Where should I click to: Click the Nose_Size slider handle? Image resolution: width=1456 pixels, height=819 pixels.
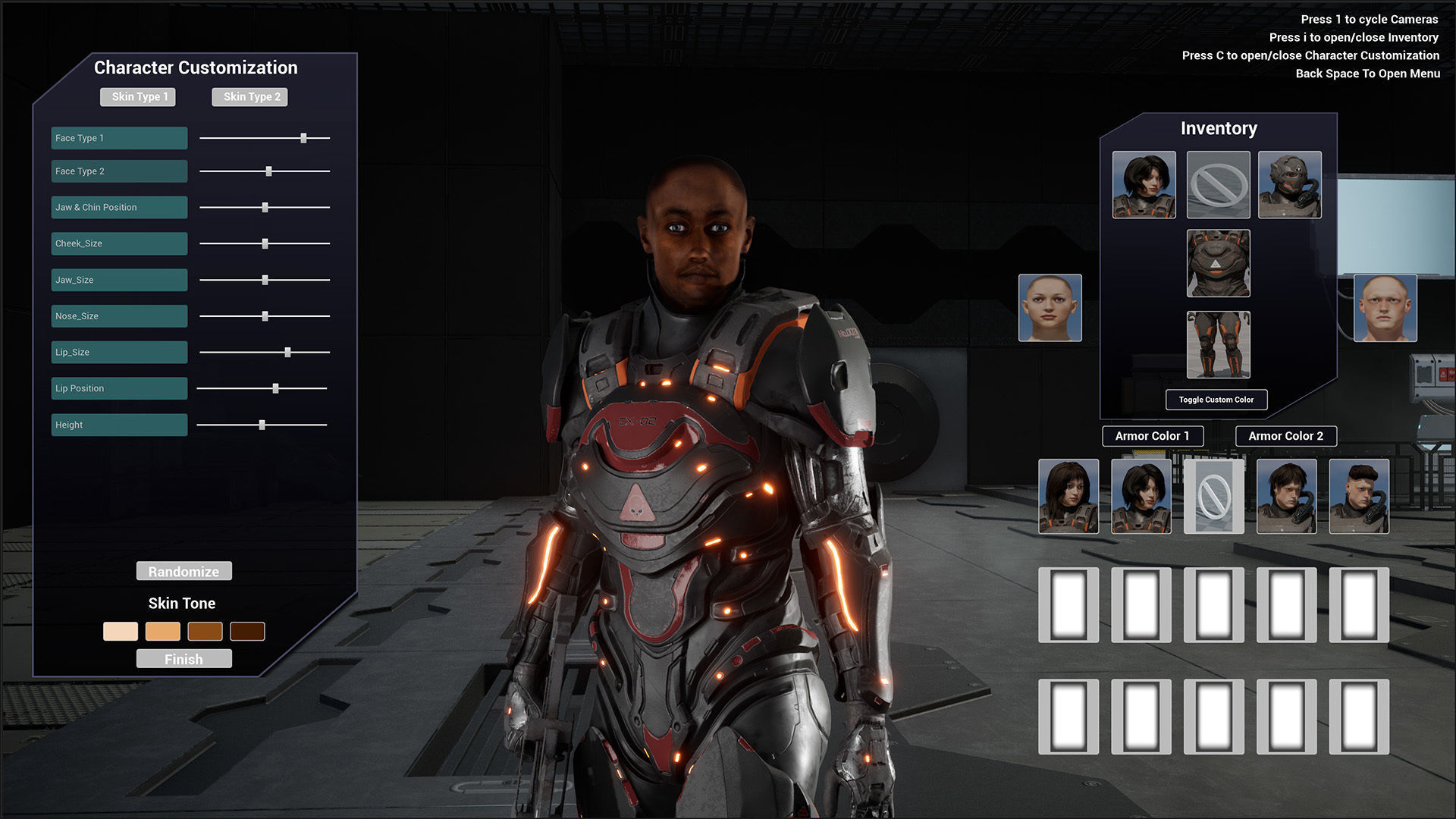(265, 316)
